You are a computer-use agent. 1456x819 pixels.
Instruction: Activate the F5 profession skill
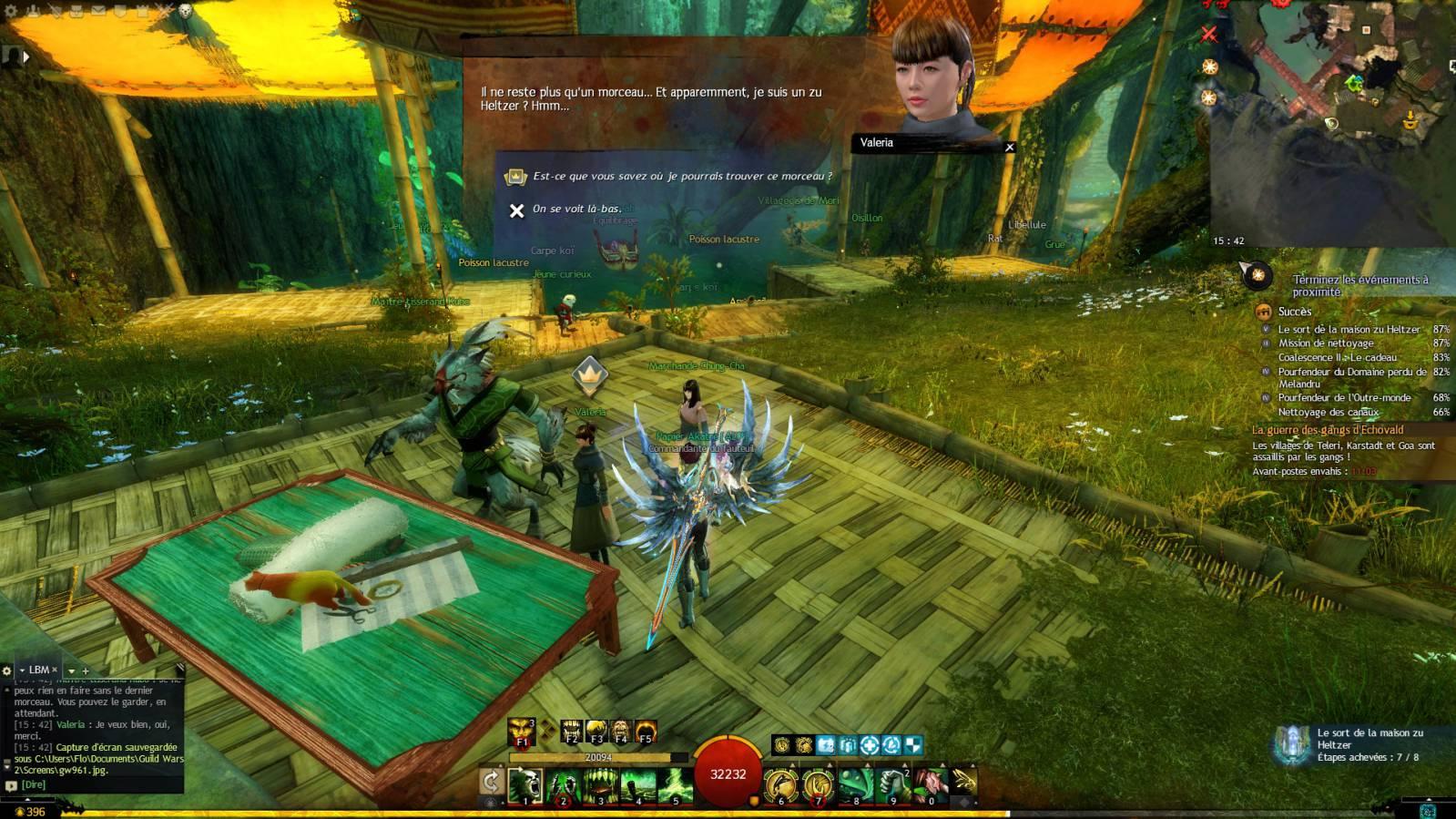tap(646, 732)
